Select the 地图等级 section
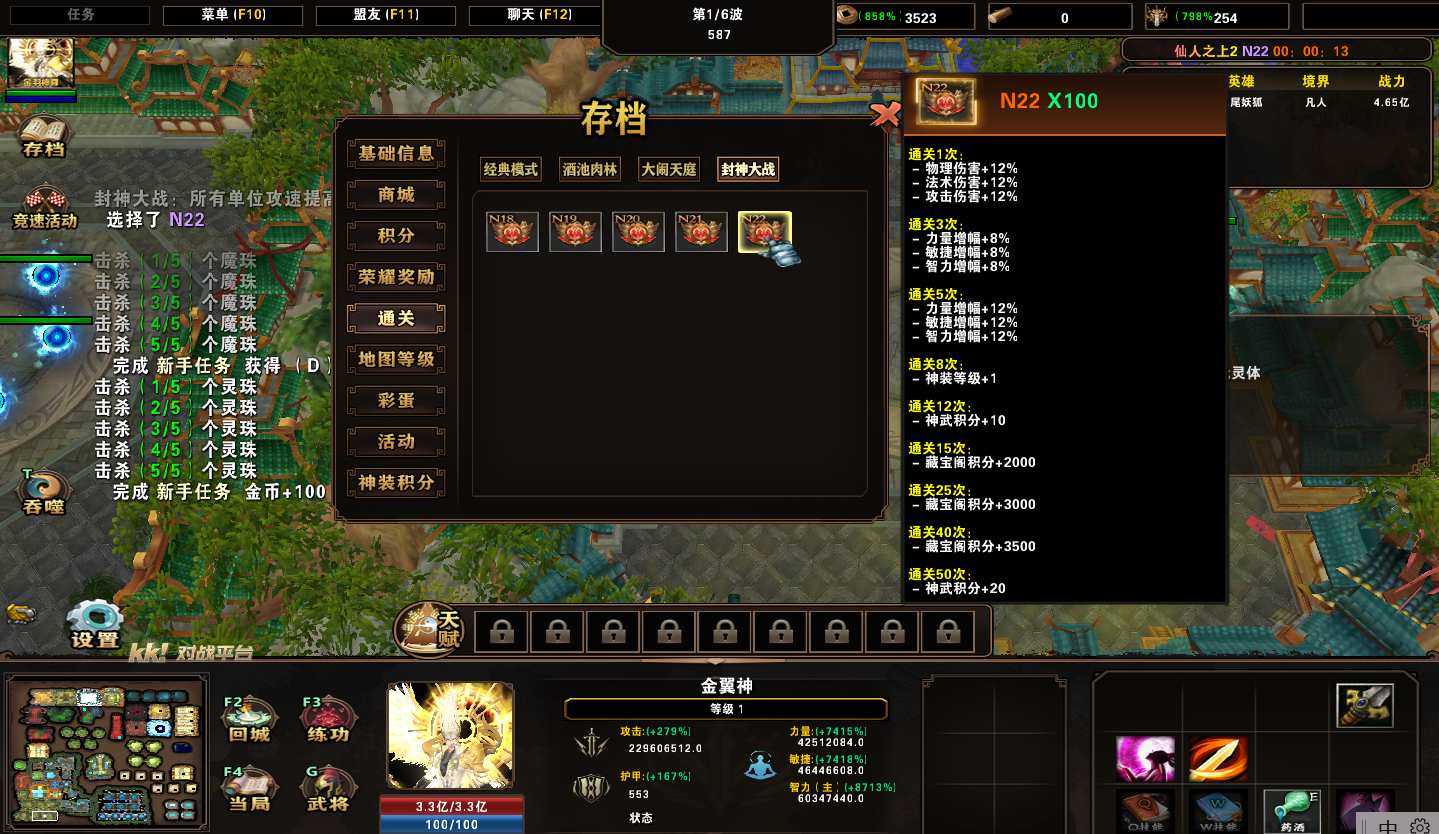Image resolution: width=1439 pixels, height=834 pixels. point(396,359)
